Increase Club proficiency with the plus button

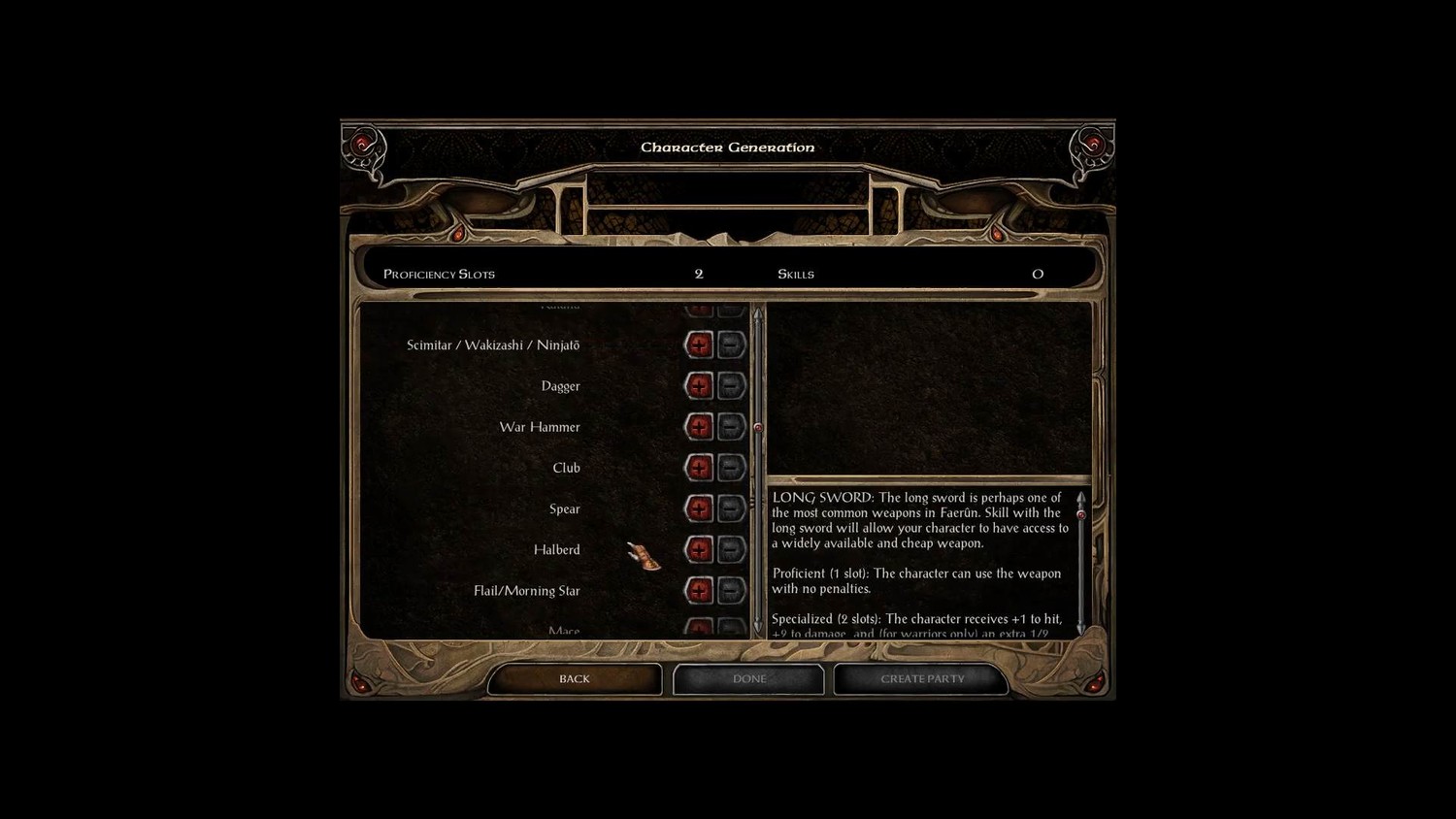click(x=699, y=468)
